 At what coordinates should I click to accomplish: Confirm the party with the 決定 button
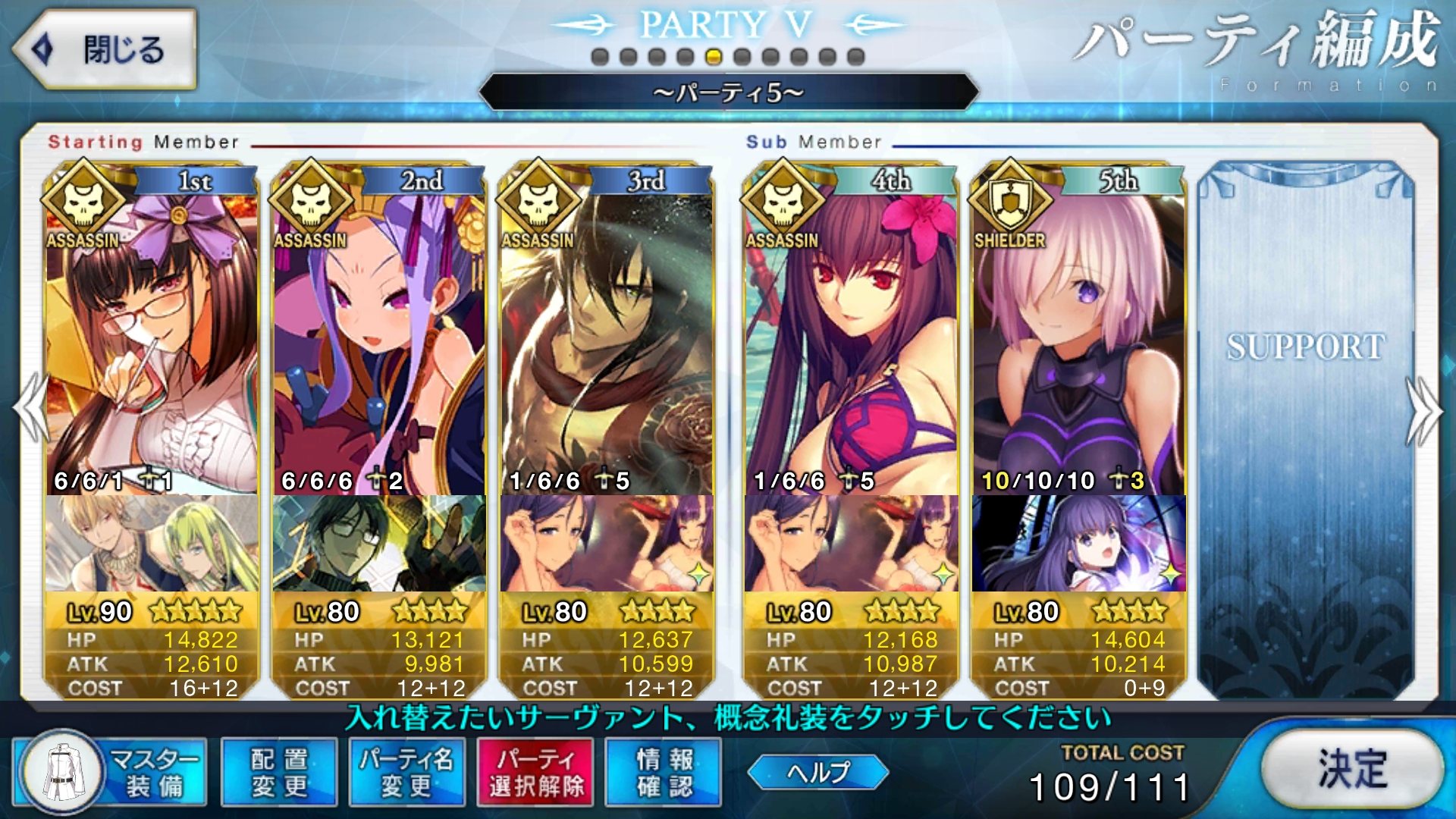point(1352,770)
